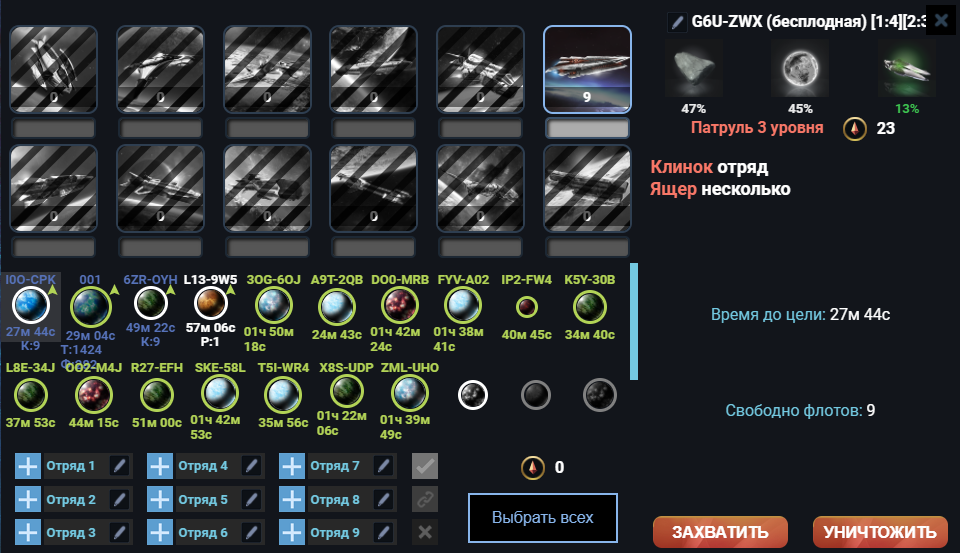Screen dimensions: 962x553
Task: Add ships with Отряд 1 plus button
Action: (x=28, y=466)
